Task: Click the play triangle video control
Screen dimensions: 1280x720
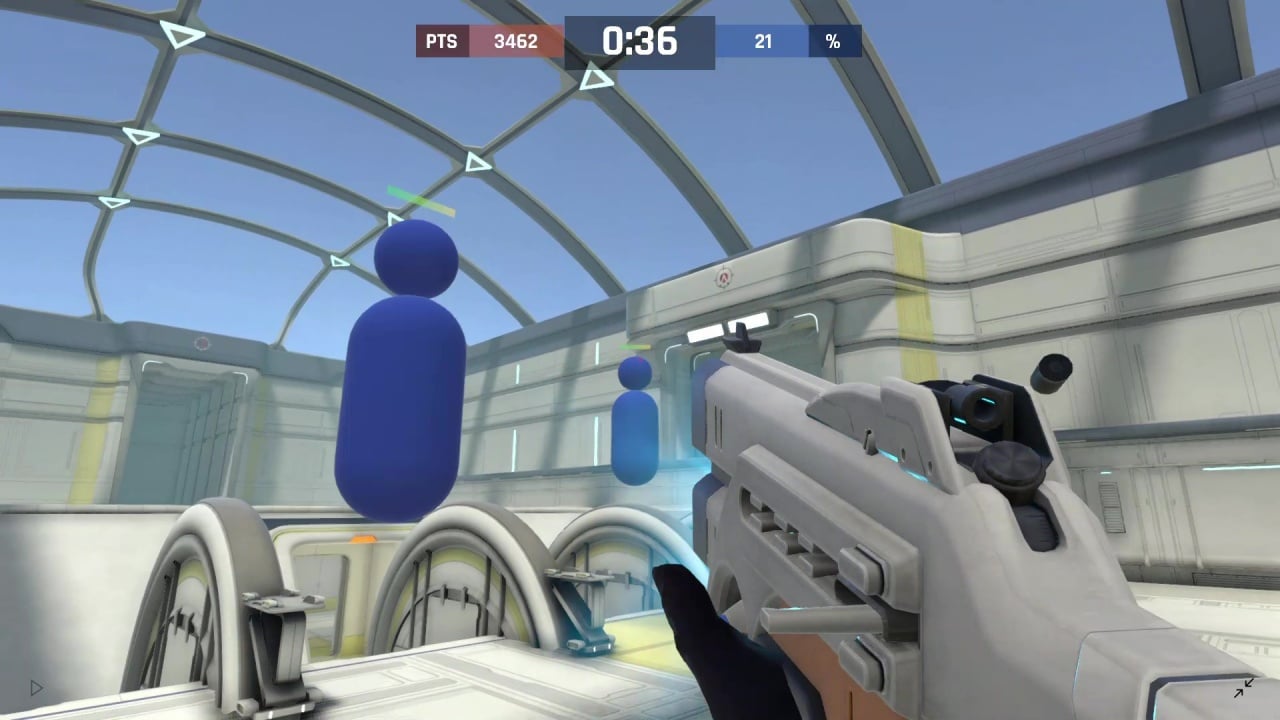Action: tap(37, 688)
